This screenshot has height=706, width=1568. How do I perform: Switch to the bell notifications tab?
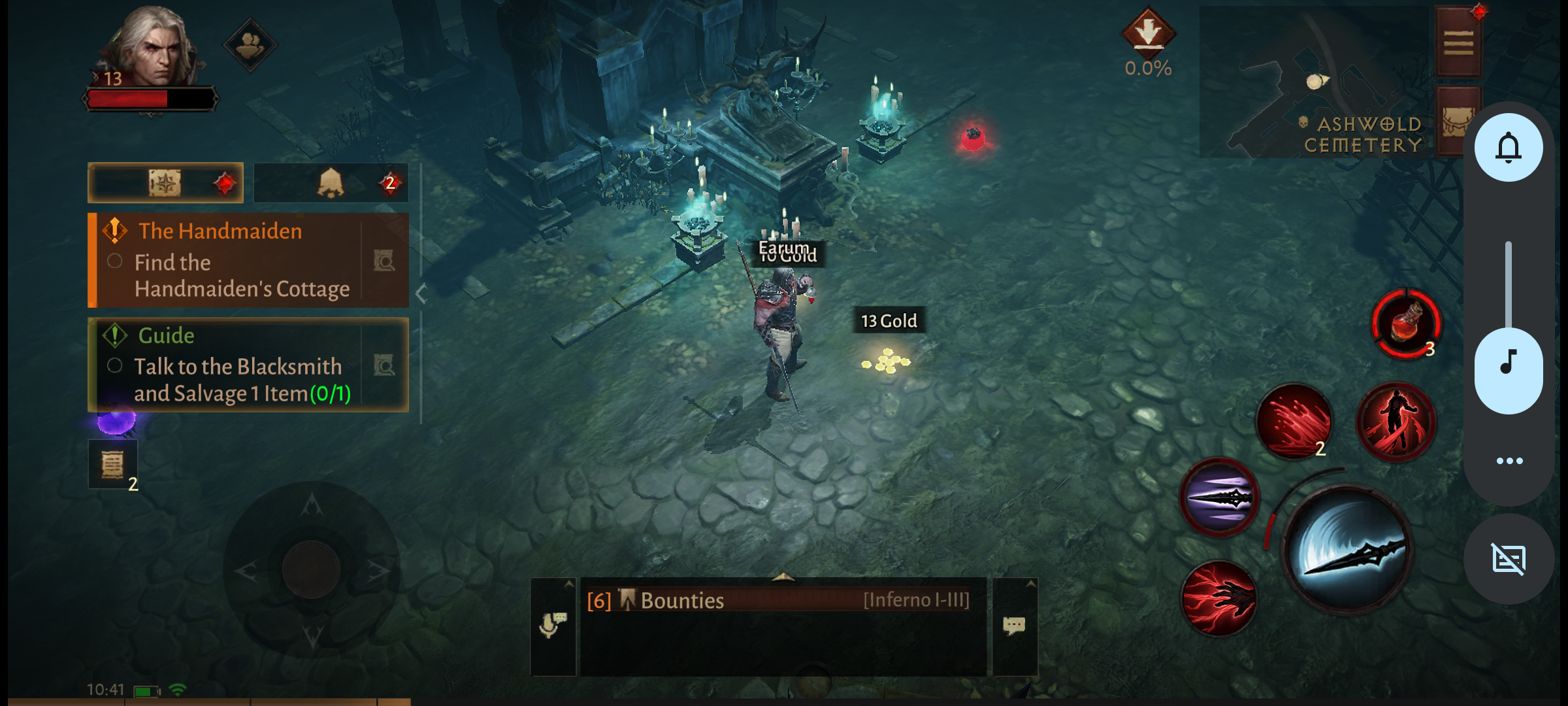(x=331, y=183)
